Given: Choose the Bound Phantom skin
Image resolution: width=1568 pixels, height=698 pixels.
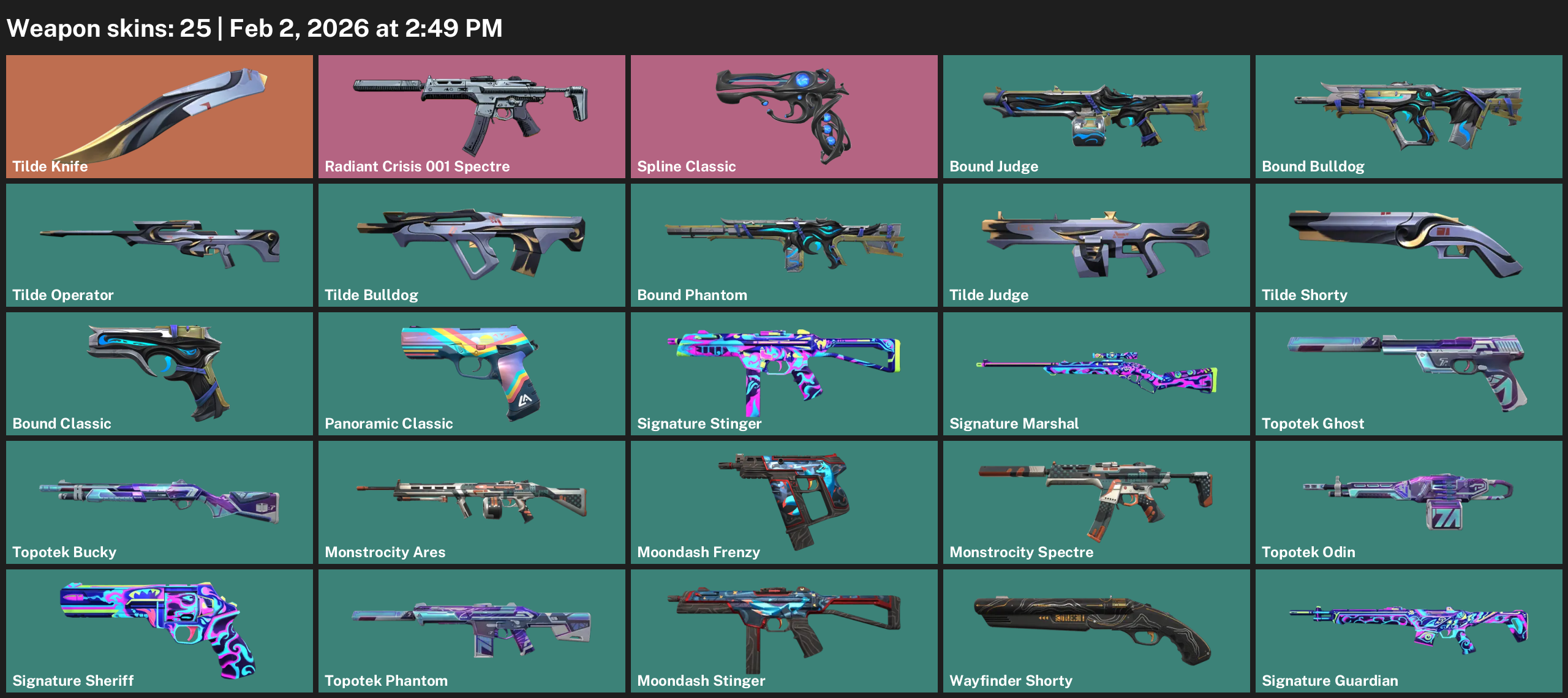Looking at the screenshot, I should (x=784, y=245).
